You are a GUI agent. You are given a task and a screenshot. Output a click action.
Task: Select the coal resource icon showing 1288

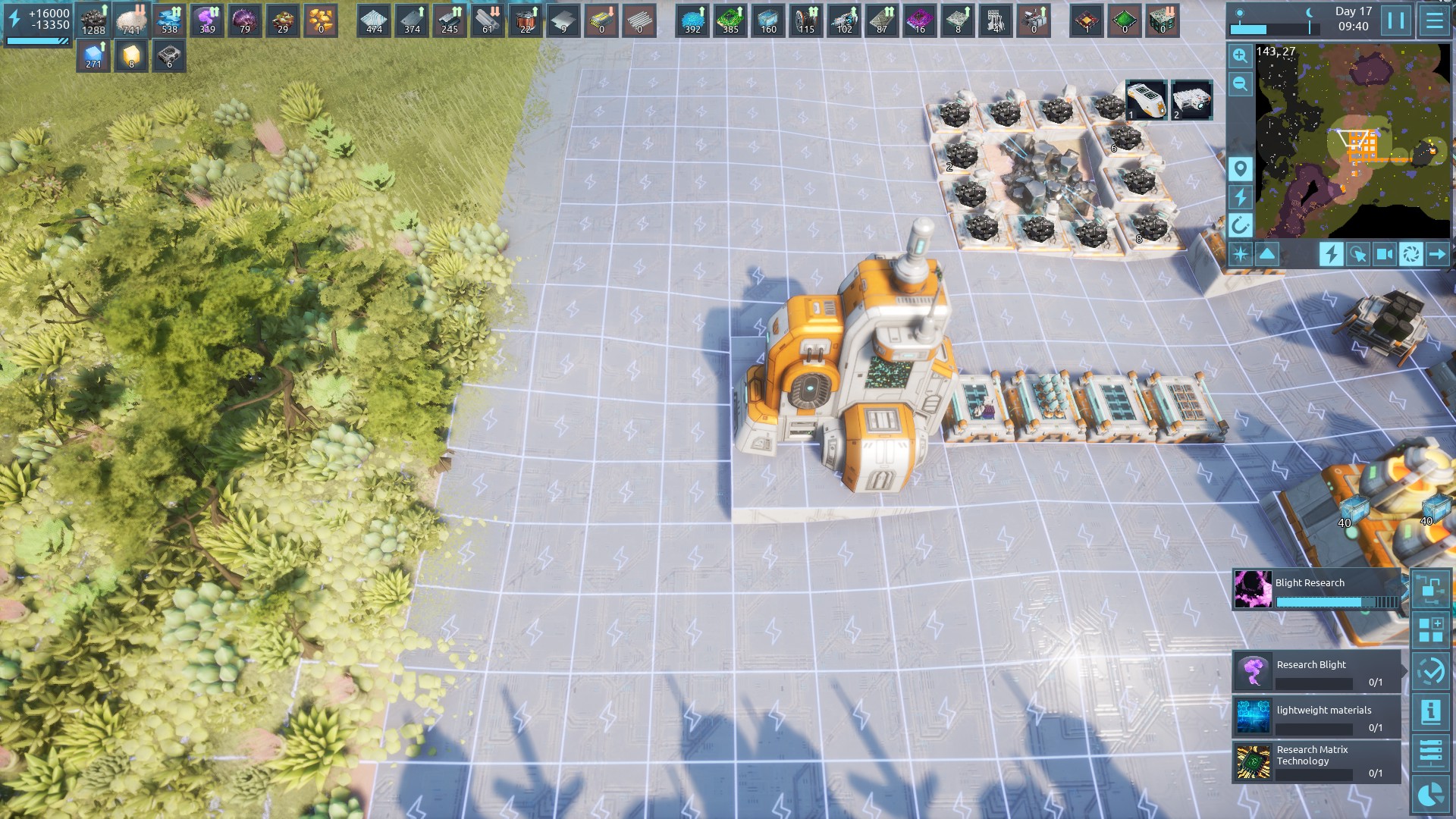[94, 20]
